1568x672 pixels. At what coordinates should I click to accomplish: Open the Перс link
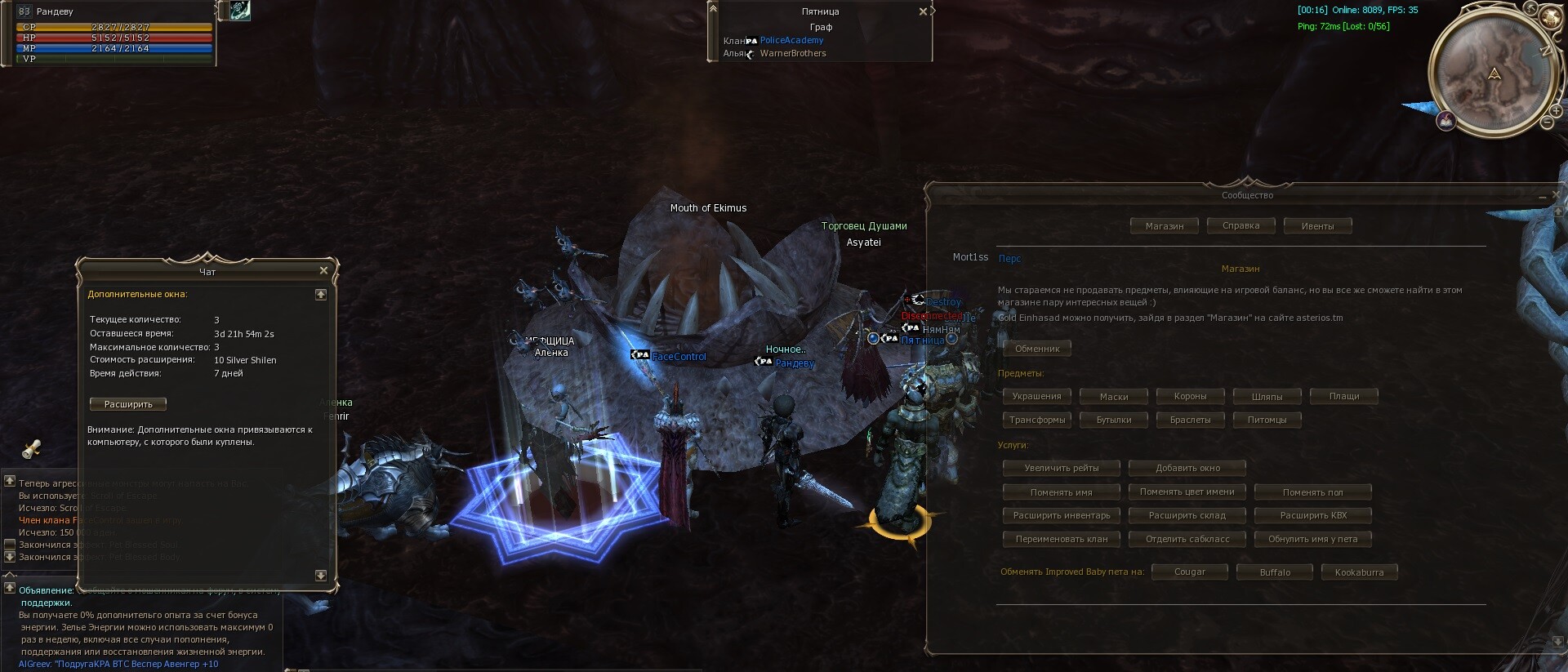click(x=1009, y=259)
